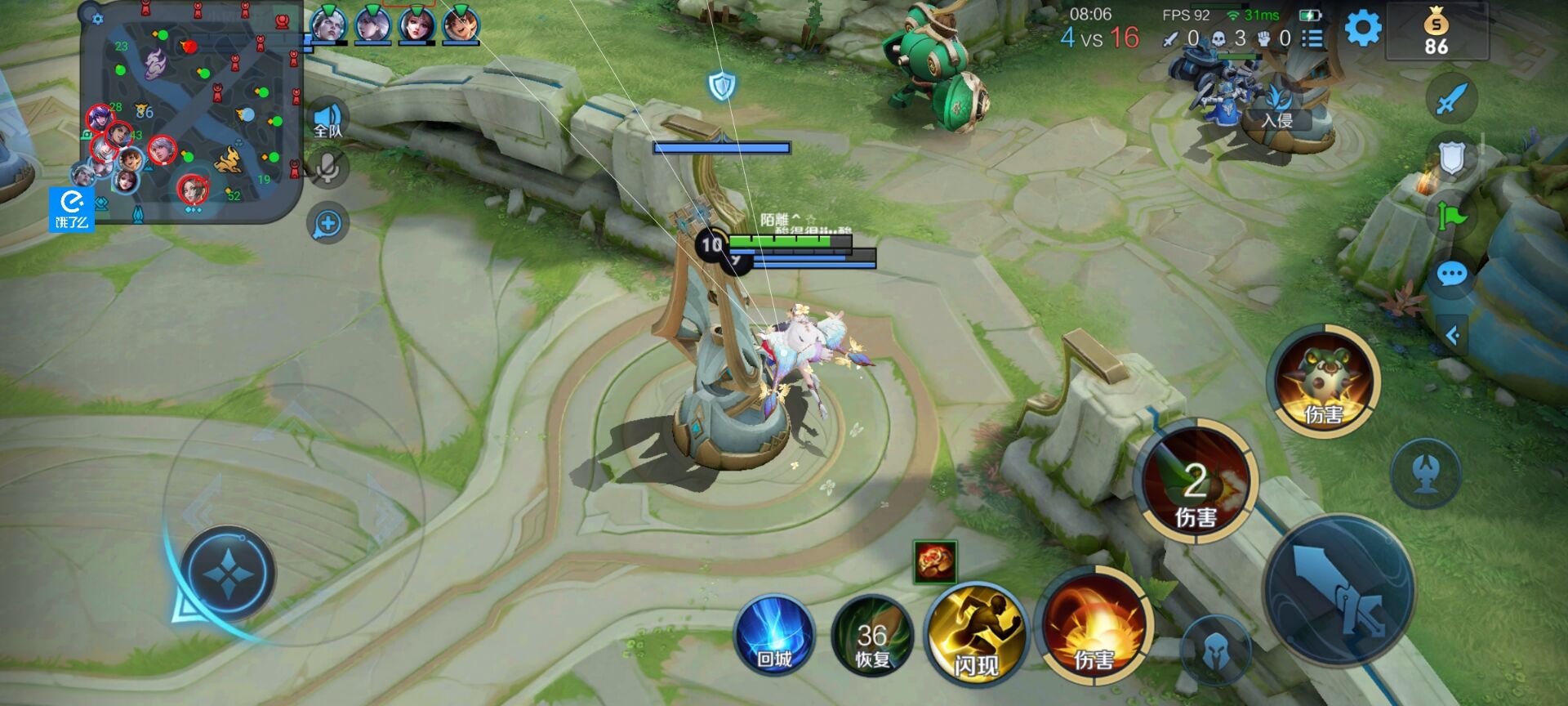The width and height of the screenshot is (1568, 706).
Task: Tap the magnifier zoom button near minimap
Action: coord(328,224)
